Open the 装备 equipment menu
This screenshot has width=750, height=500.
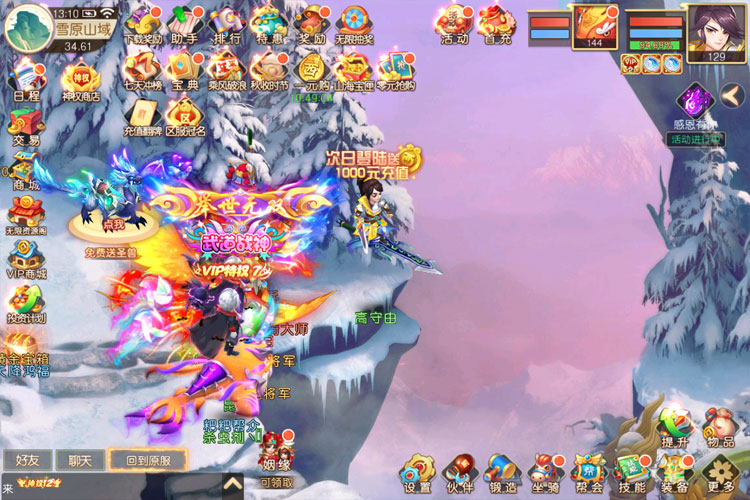(x=675, y=470)
